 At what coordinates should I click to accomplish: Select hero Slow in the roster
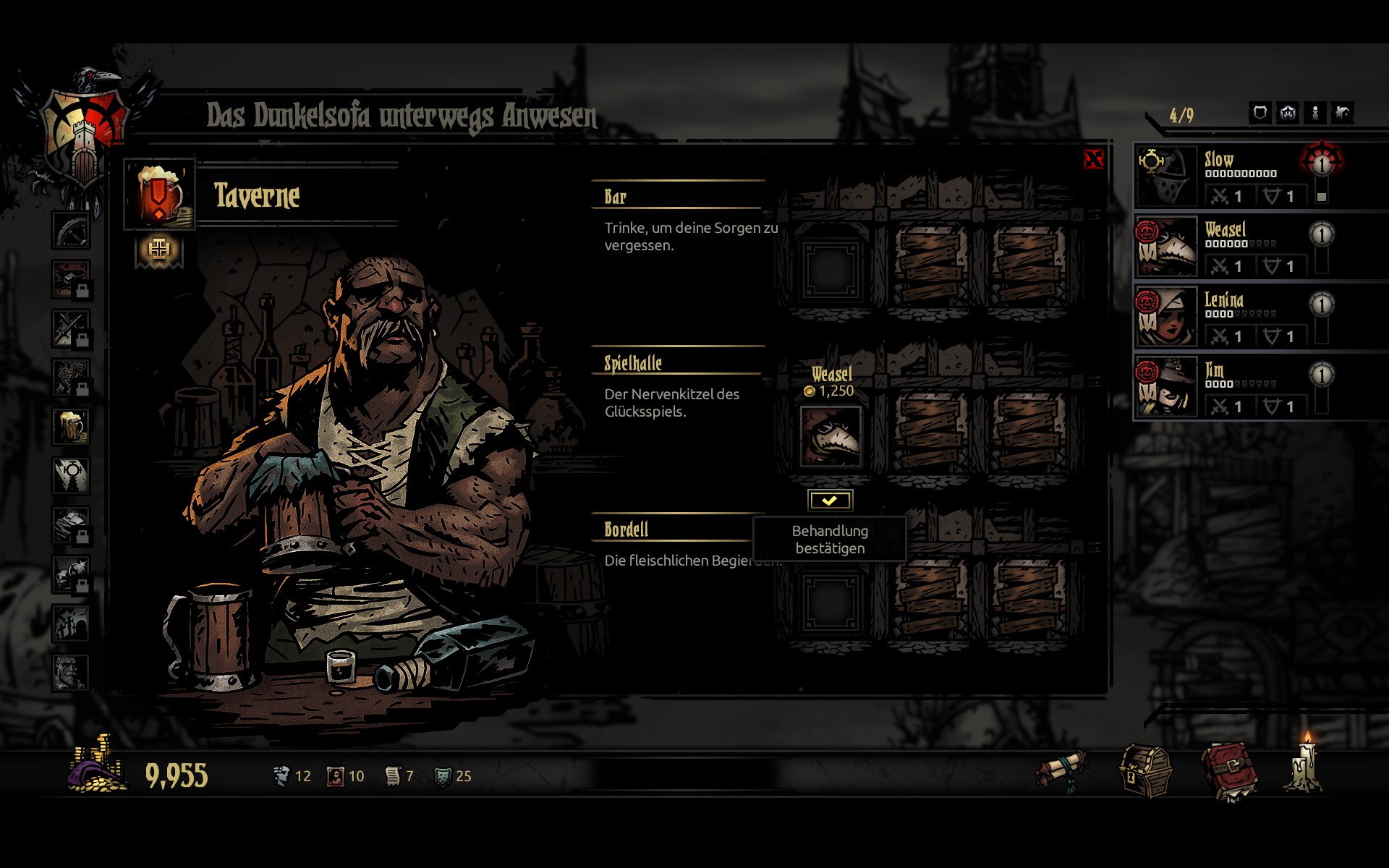click(1165, 176)
